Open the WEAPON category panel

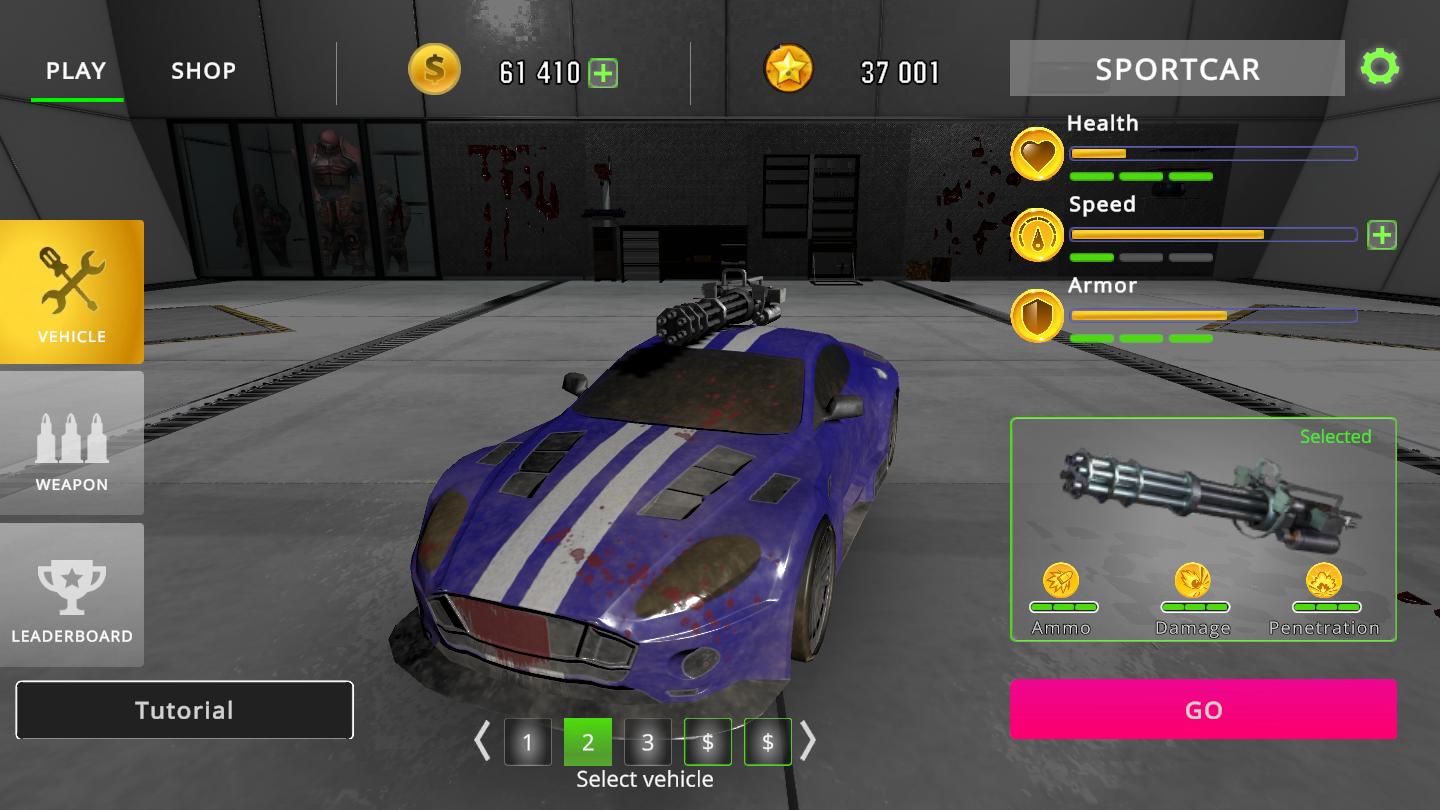pos(72,443)
